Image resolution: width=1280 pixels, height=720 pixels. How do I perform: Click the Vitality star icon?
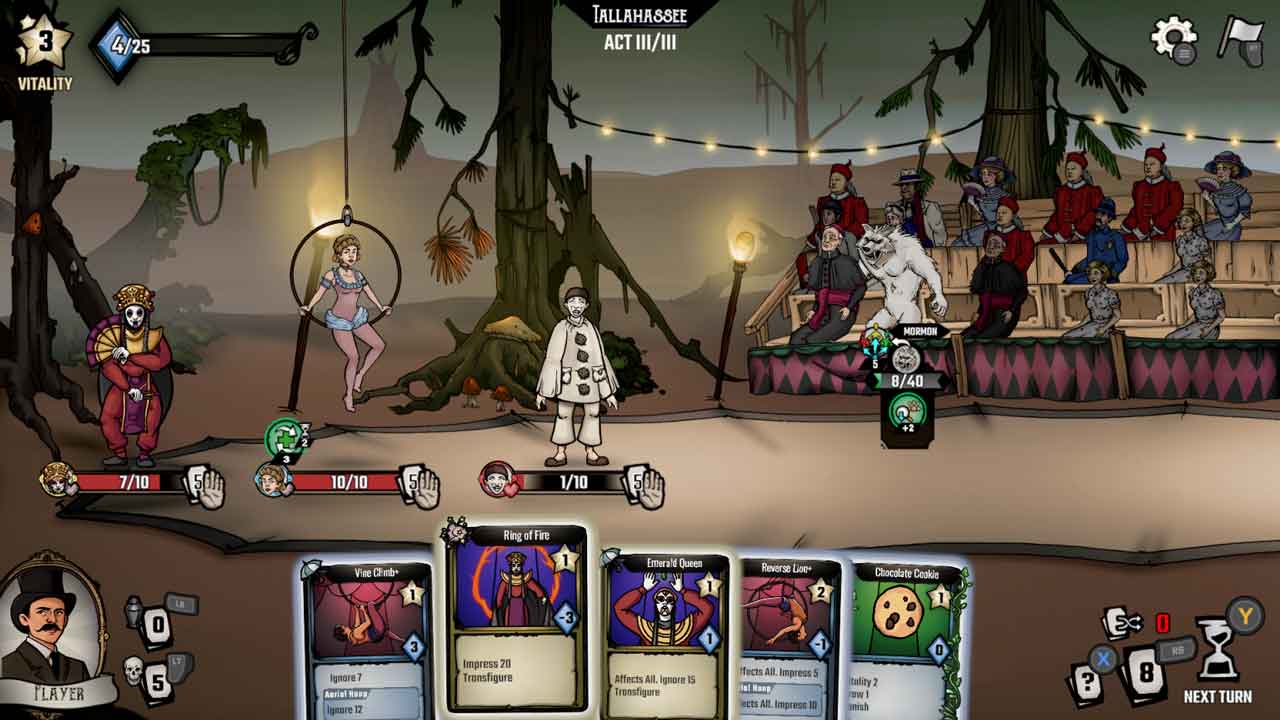pyautogui.click(x=44, y=43)
